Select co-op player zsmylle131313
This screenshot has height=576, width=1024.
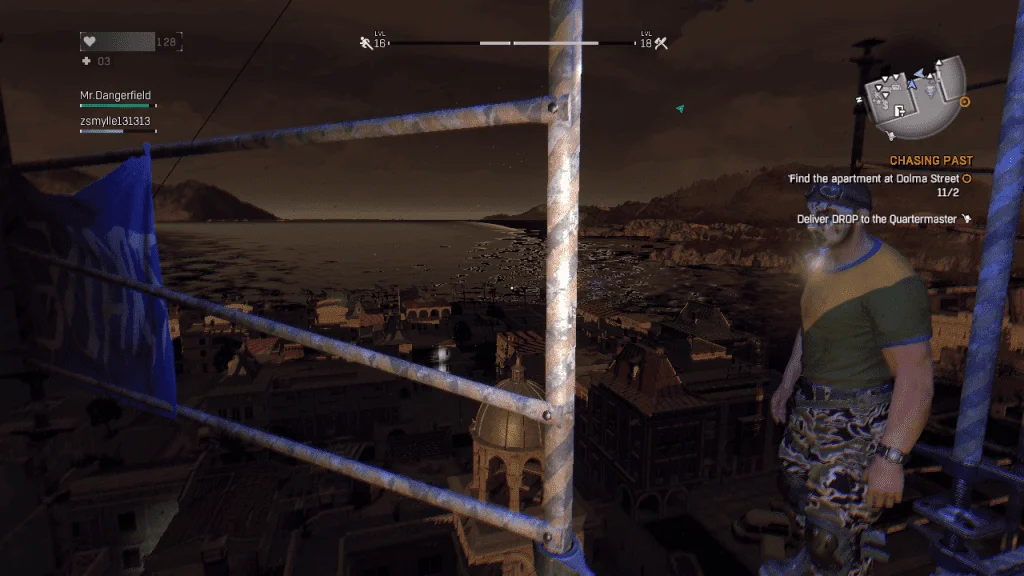click(115, 121)
